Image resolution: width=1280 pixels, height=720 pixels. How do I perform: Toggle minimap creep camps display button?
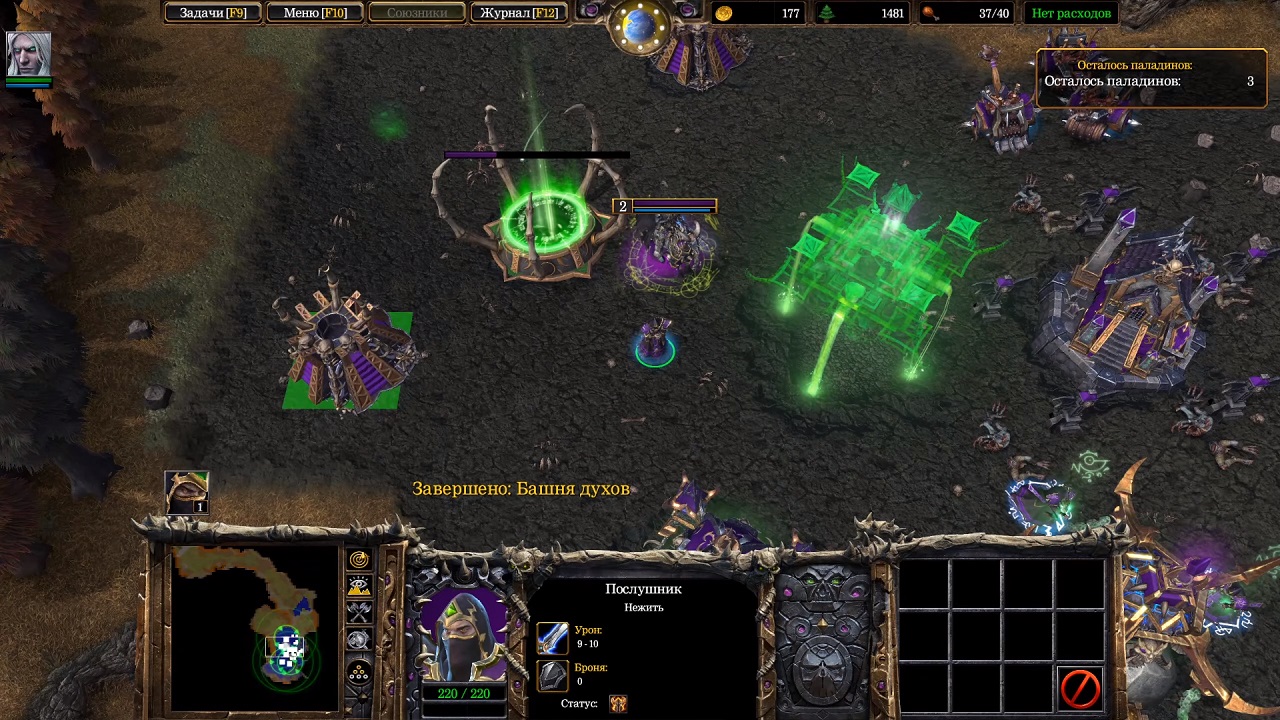359,640
